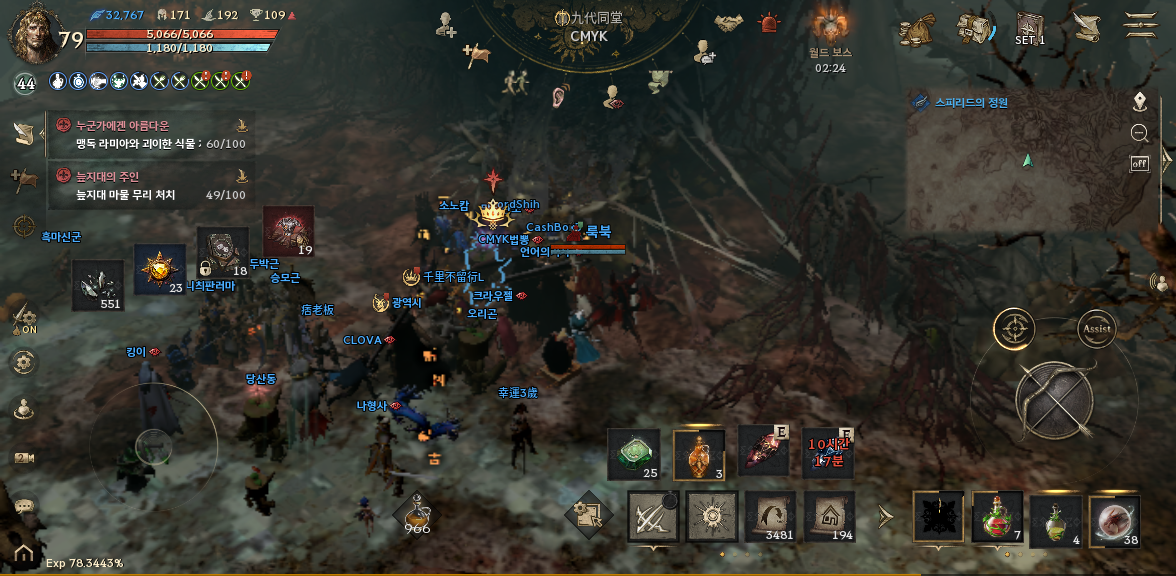Select the '누군가에겐 아름다운' quest entry
1176x576 pixels.
click(150, 134)
